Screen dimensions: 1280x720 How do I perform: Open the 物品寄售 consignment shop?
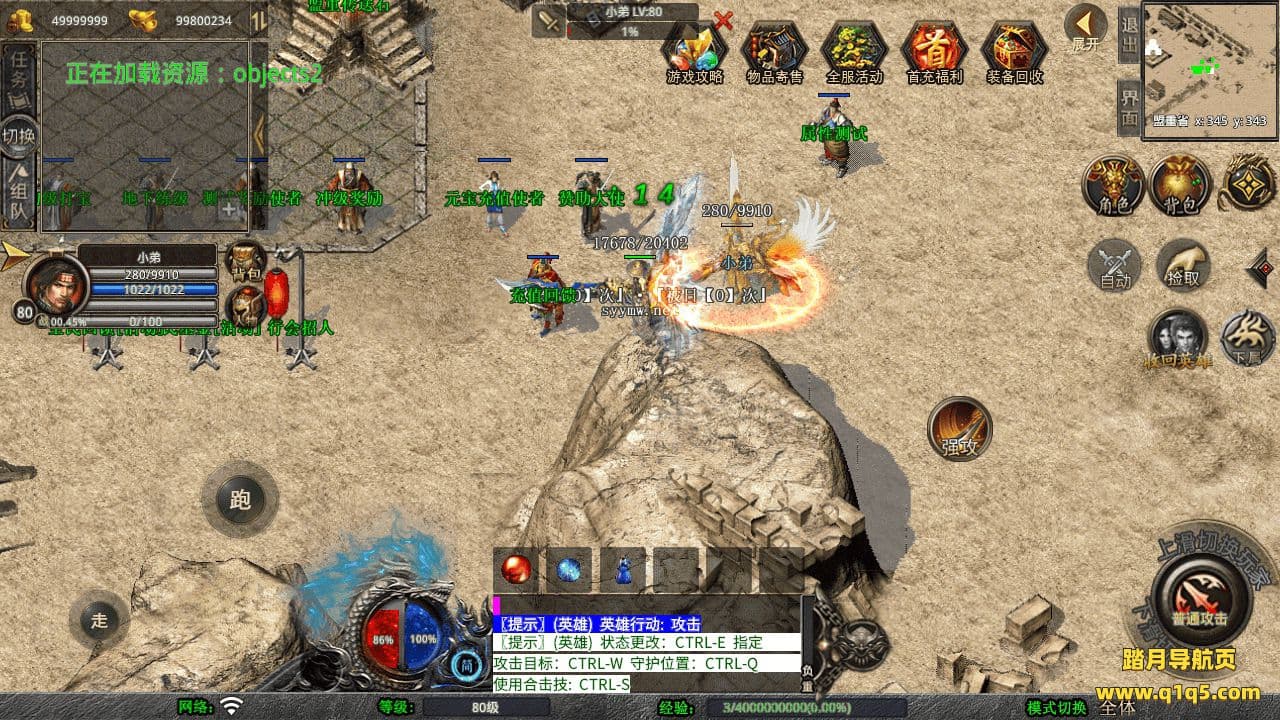tap(774, 50)
